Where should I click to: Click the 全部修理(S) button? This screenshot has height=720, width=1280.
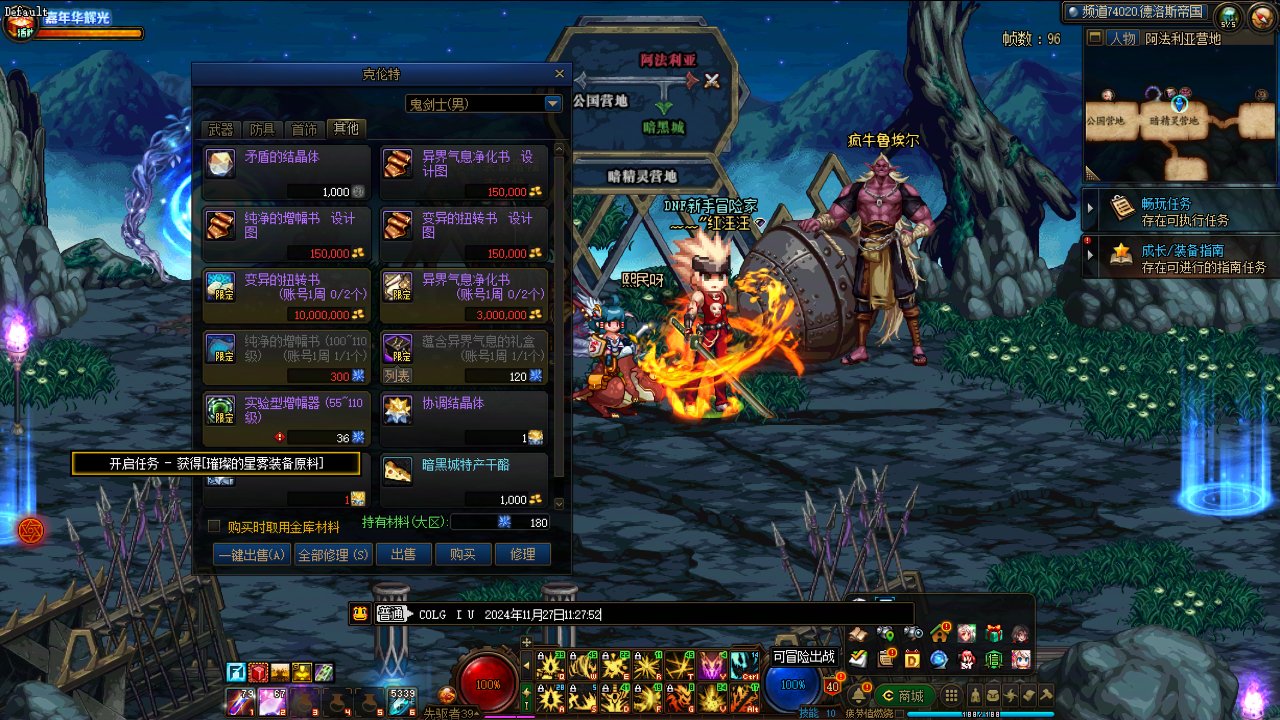[333, 555]
